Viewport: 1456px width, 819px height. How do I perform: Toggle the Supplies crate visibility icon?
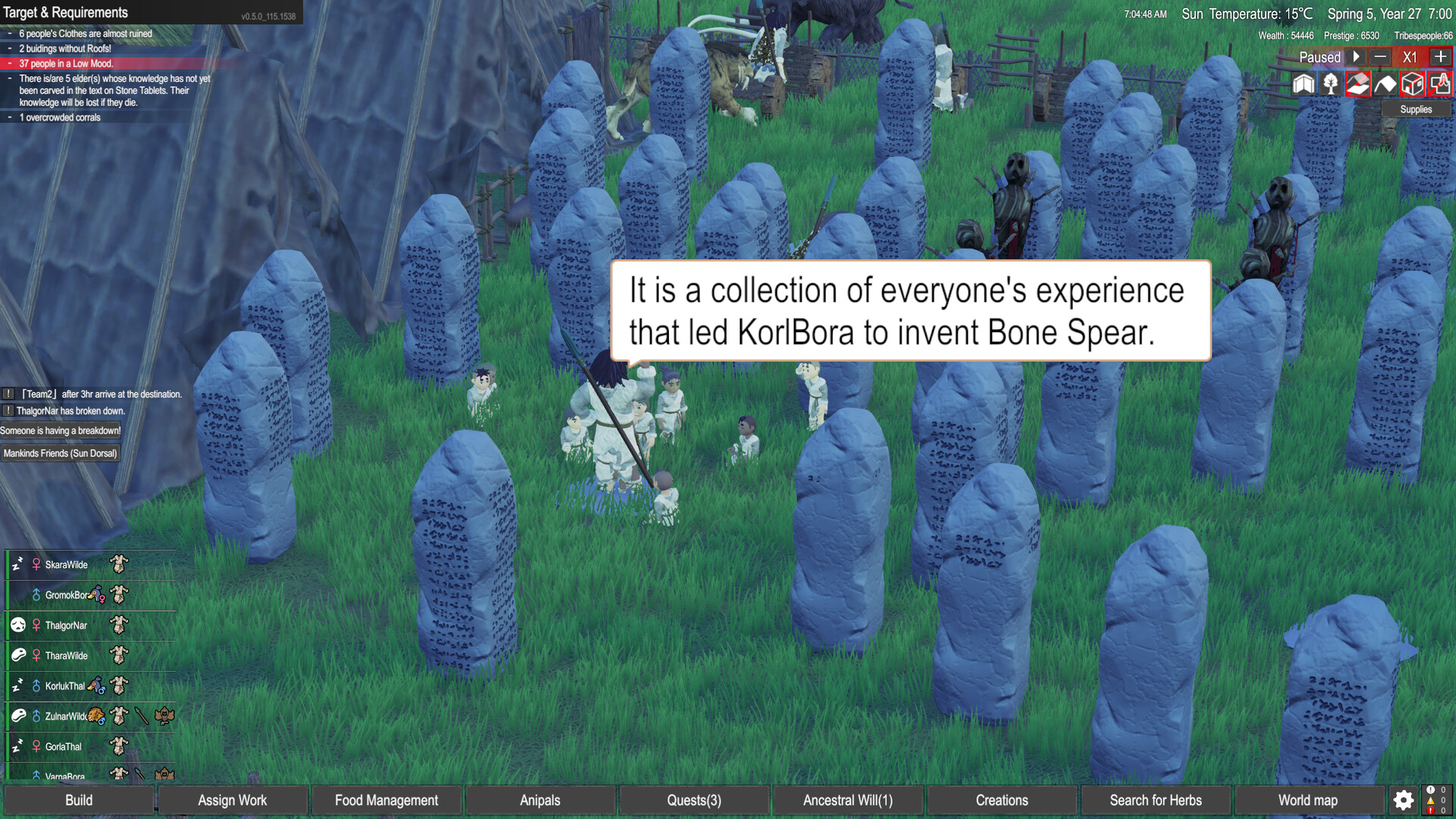[1413, 83]
